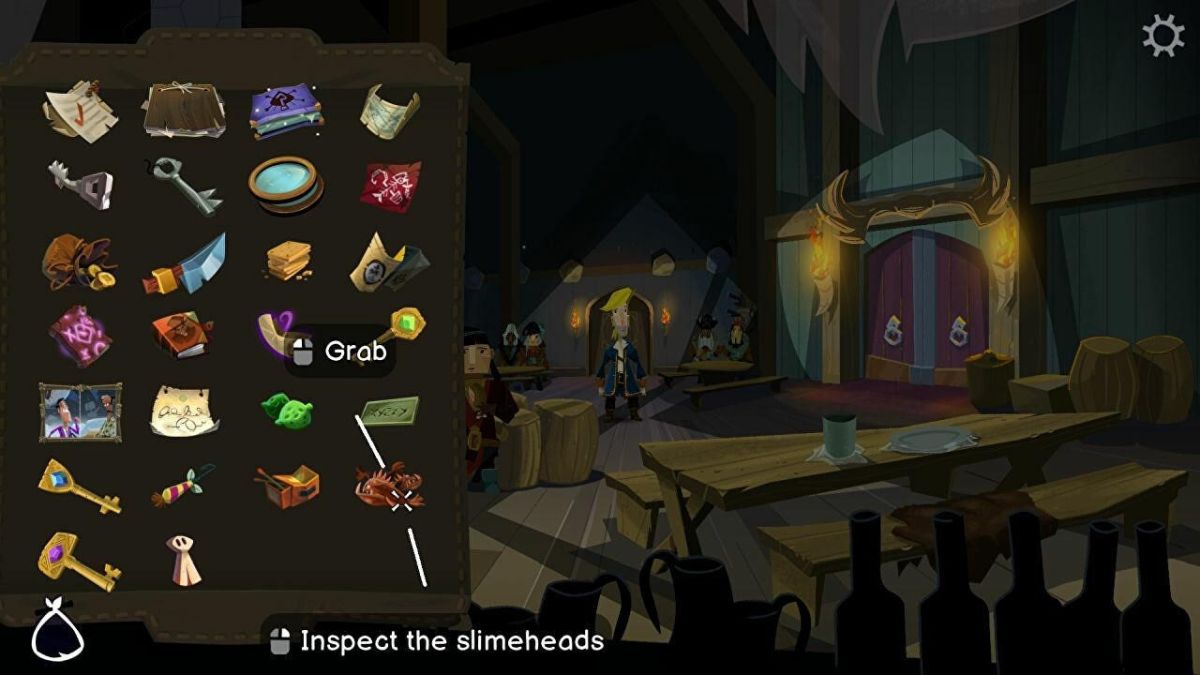Select the gold key with purple gem
Screen dimensions: 1200x675
pos(78,560)
